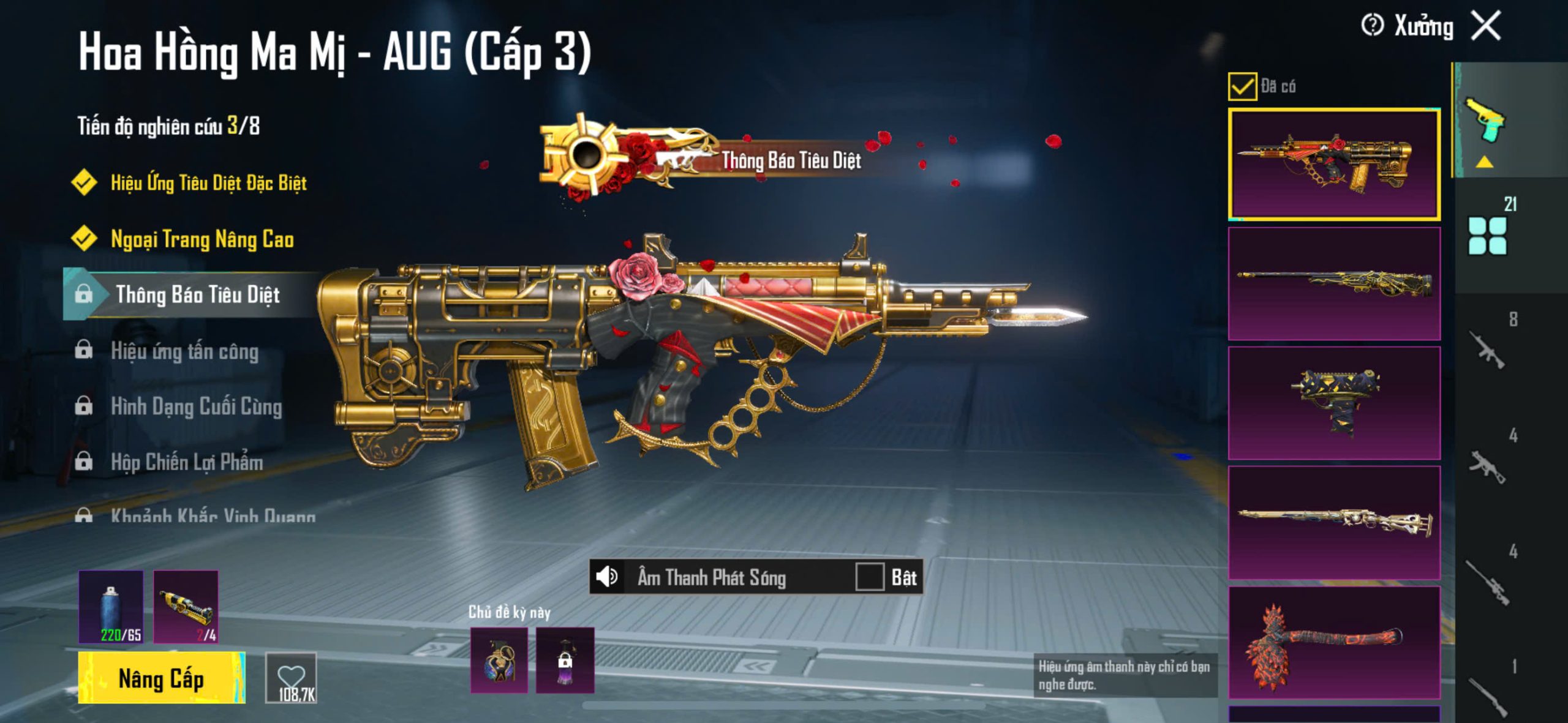Image resolution: width=1568 pixels, height=723 pixels.
Task: Select the golden AUG skin thumbnail
Action: [x=1334, y=164]
